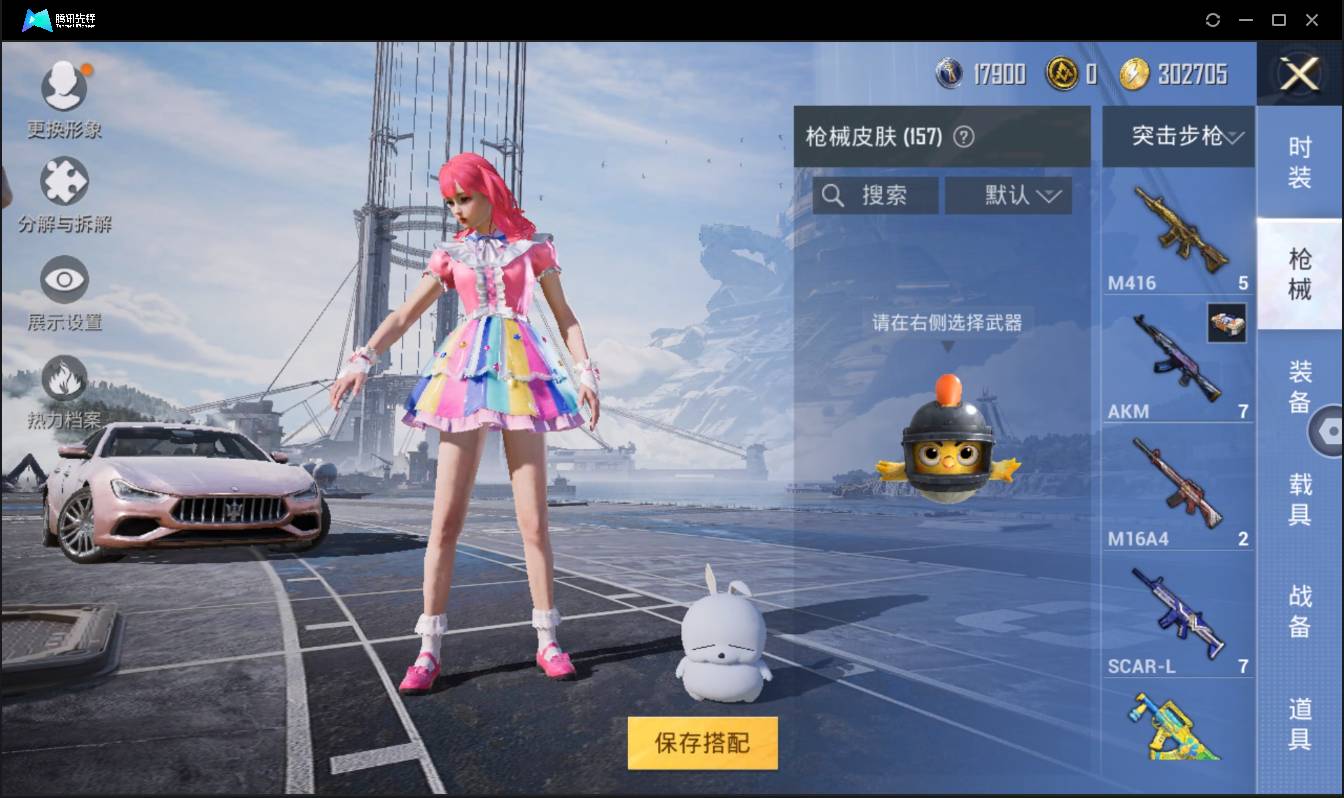Open the 更换形象 avatar change icon
The width and height of the screenshot is (1344, 798).
[64, 85]
